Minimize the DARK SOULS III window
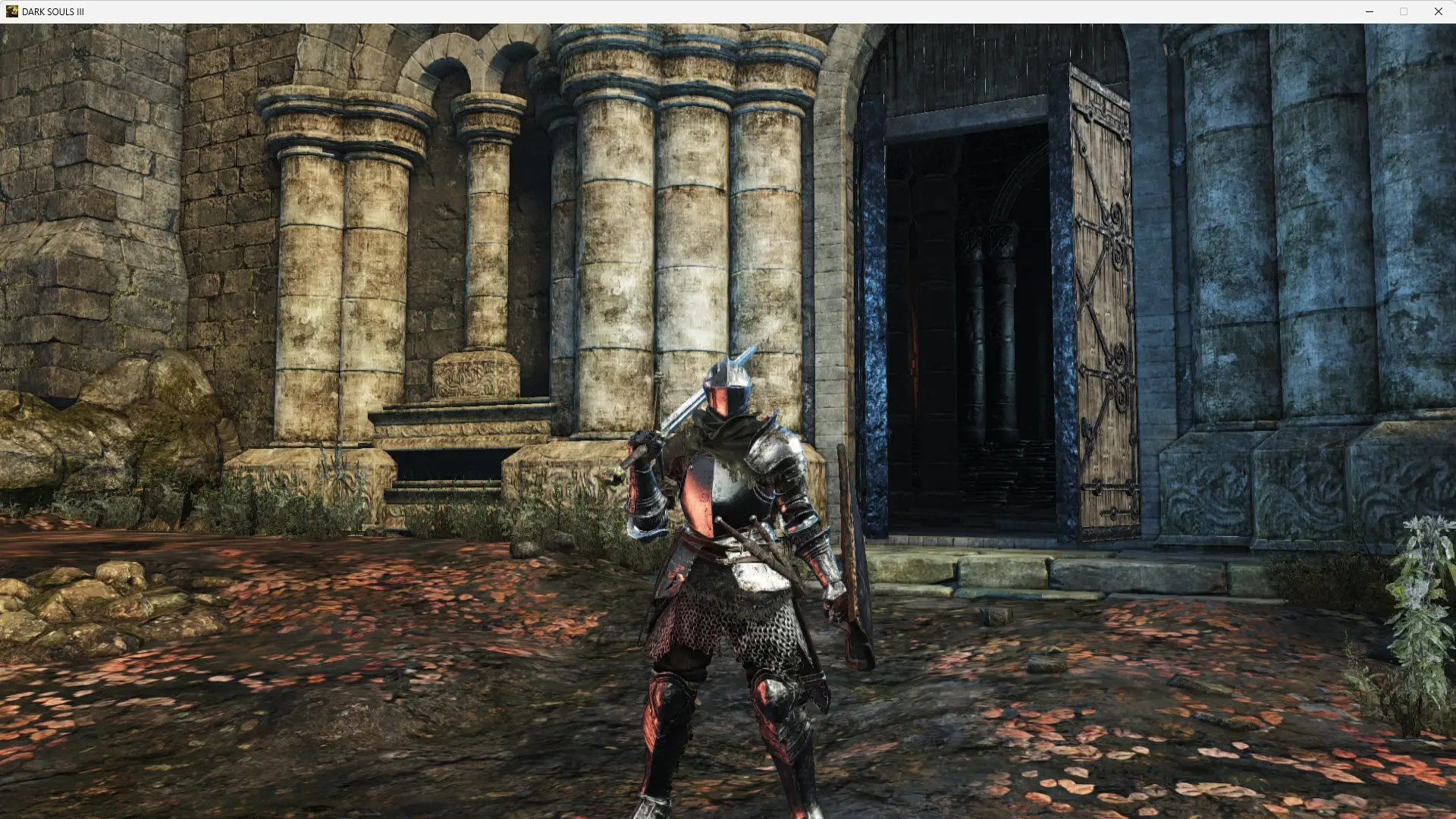The image size is (1456, 819). (x=1370, y=11)
